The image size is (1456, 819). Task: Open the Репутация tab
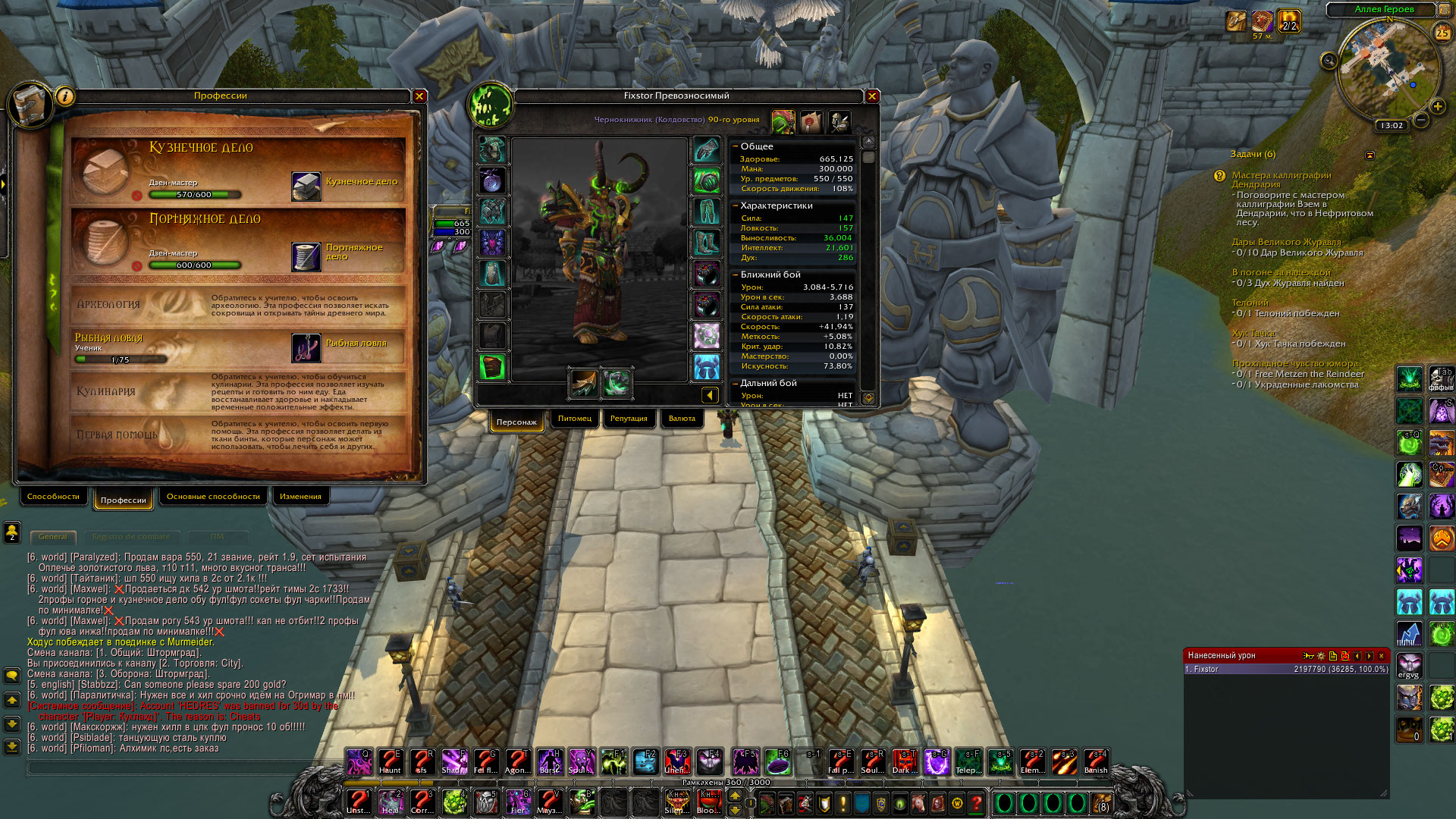pos(629,419)
